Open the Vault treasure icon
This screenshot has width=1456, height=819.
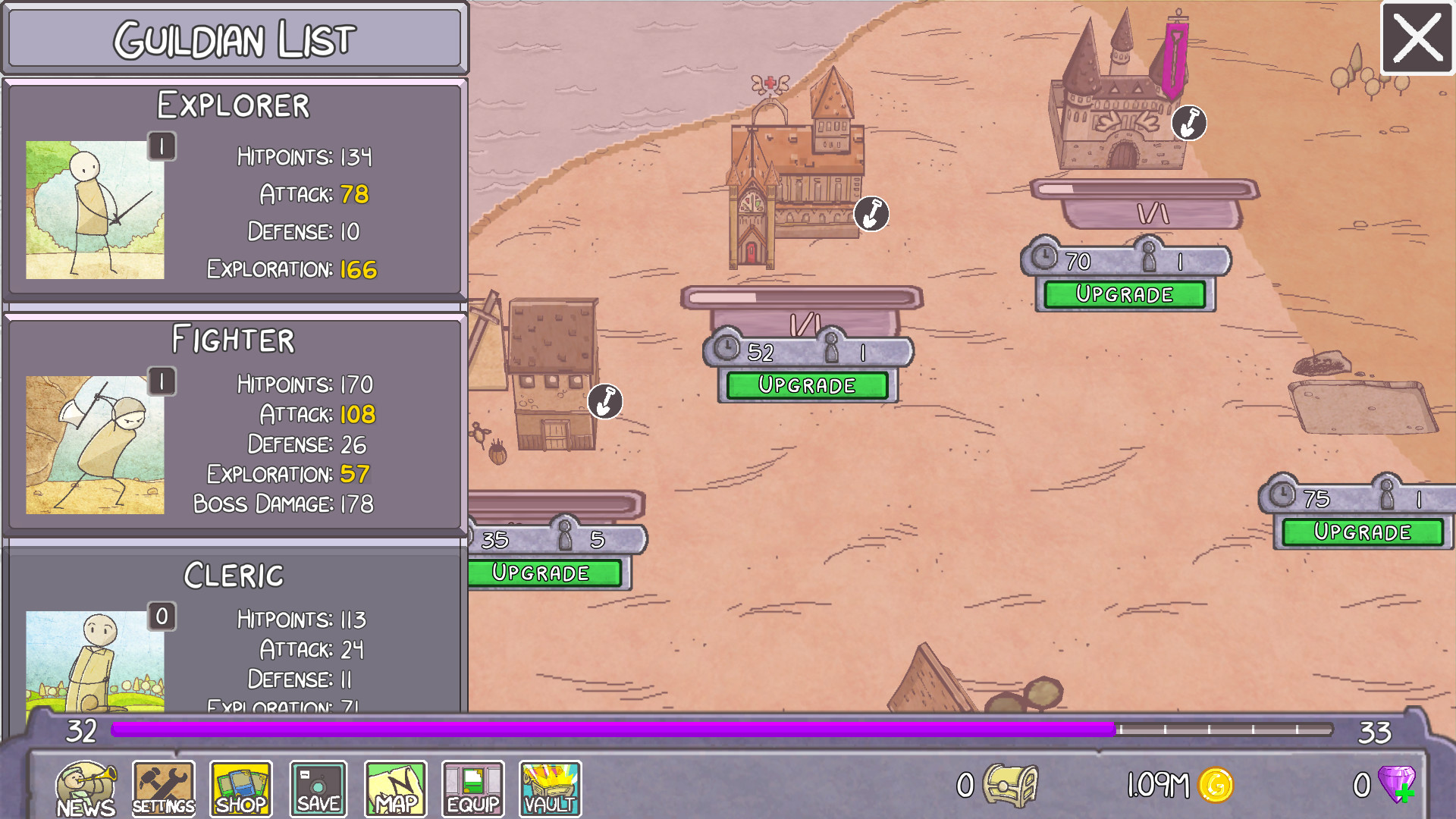coord(550,787)
